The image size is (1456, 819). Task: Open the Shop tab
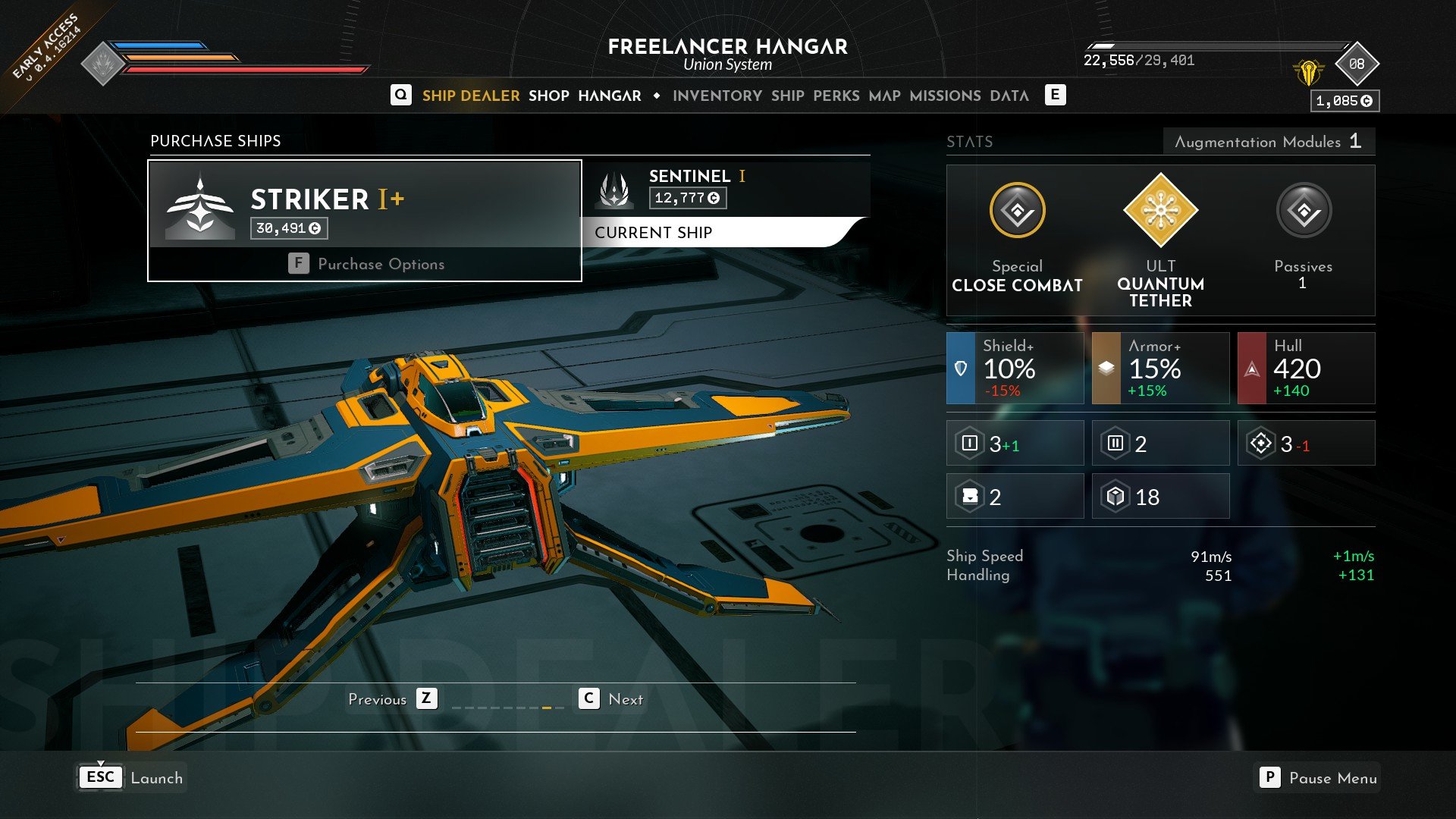point(548,96)
